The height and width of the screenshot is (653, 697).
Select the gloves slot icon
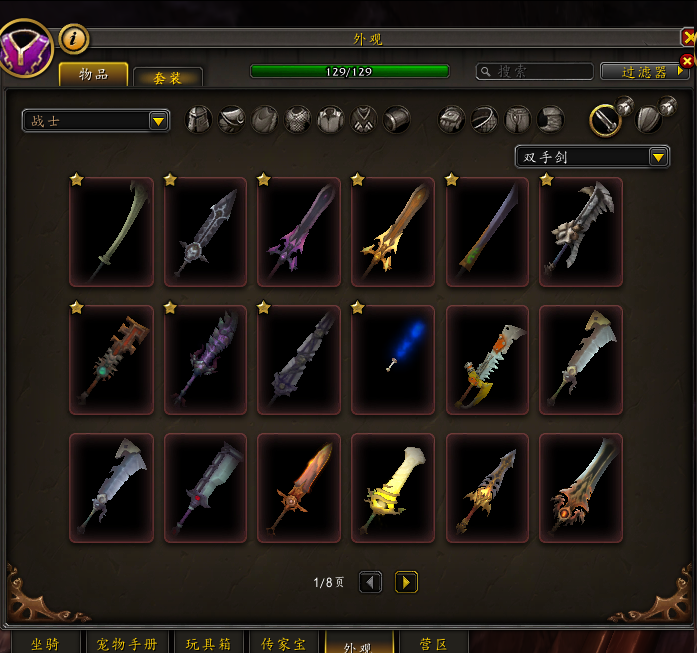tap(454, 120)
